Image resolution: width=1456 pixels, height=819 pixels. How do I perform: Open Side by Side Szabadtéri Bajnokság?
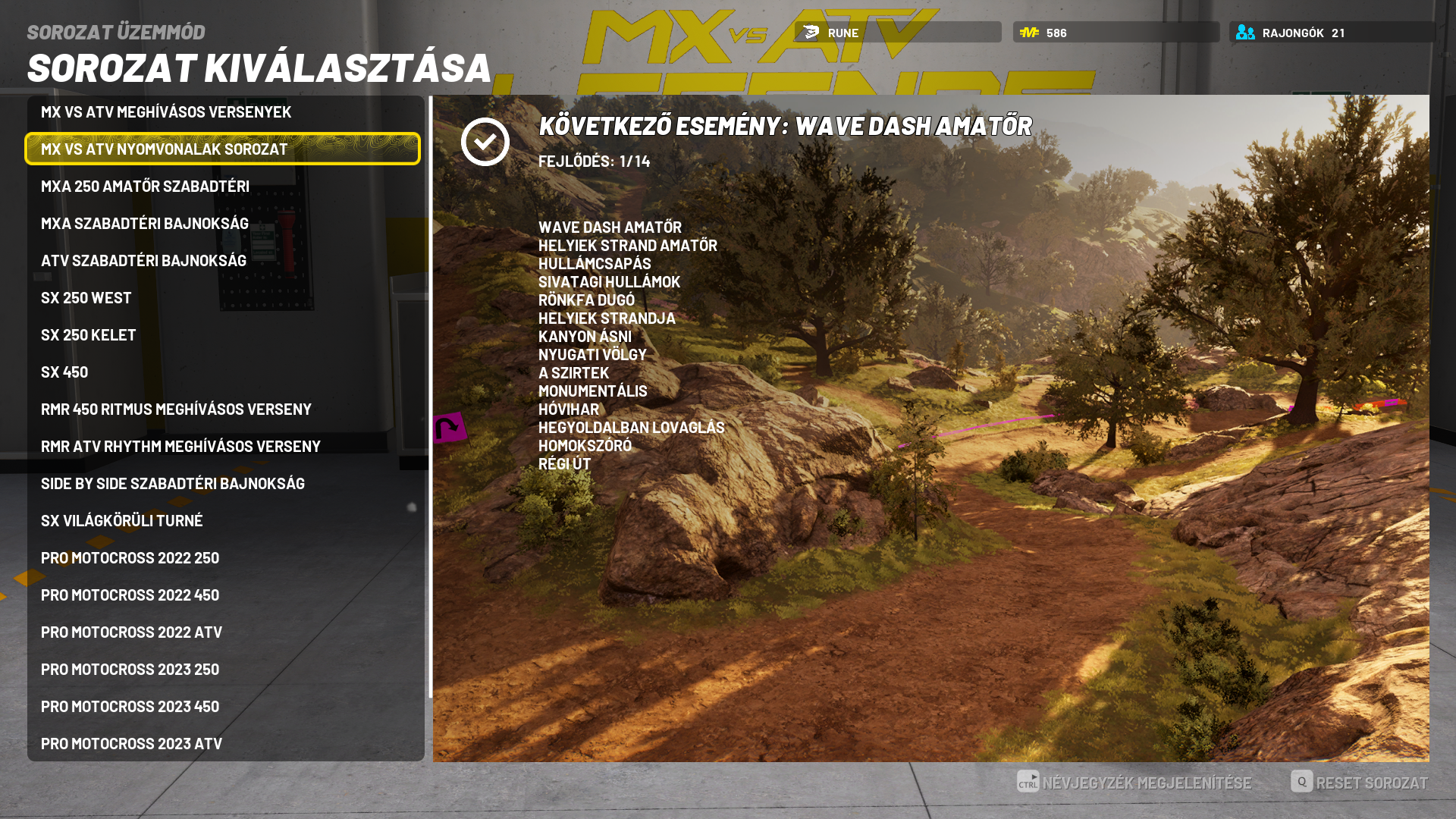(x=173, y=484)
